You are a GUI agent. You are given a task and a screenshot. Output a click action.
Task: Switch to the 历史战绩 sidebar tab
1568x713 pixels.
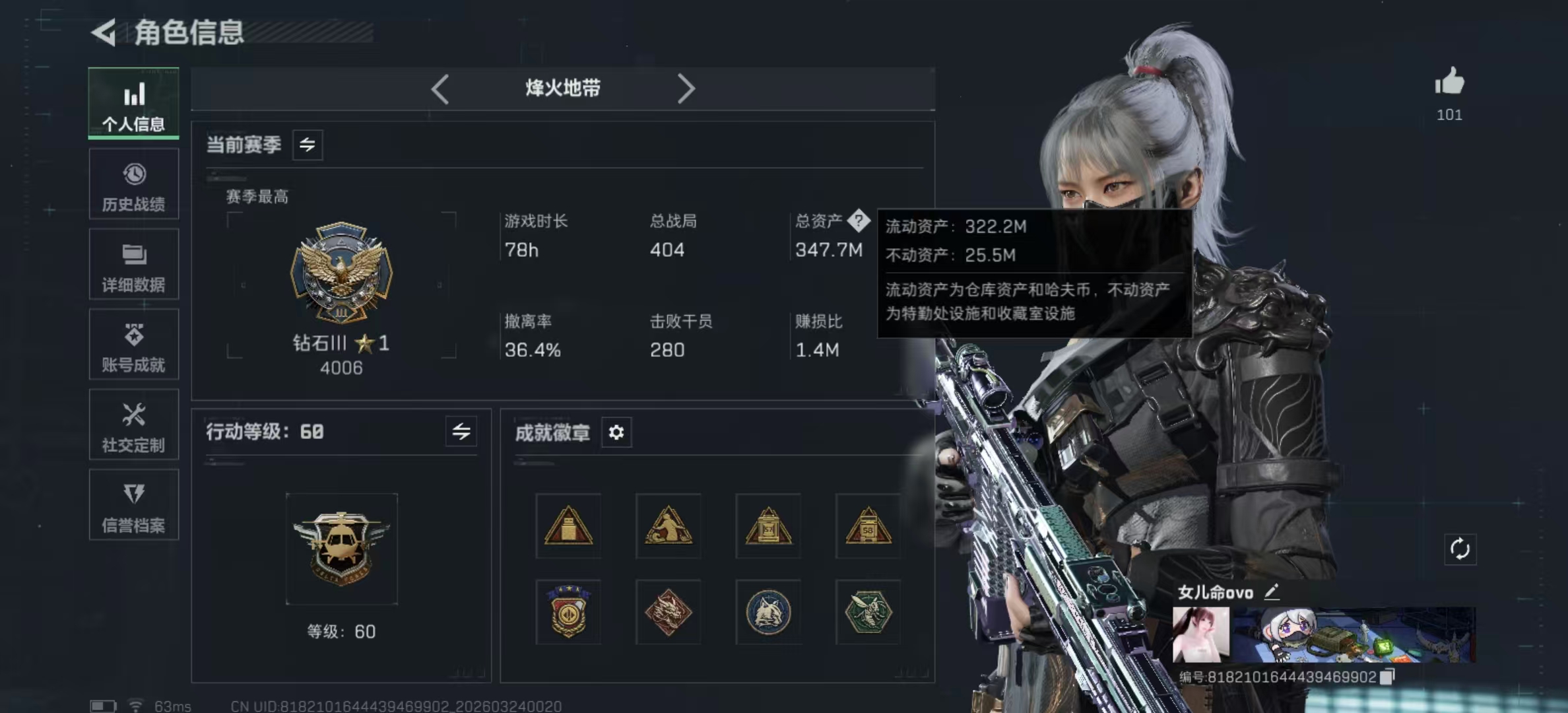point(134,184)
